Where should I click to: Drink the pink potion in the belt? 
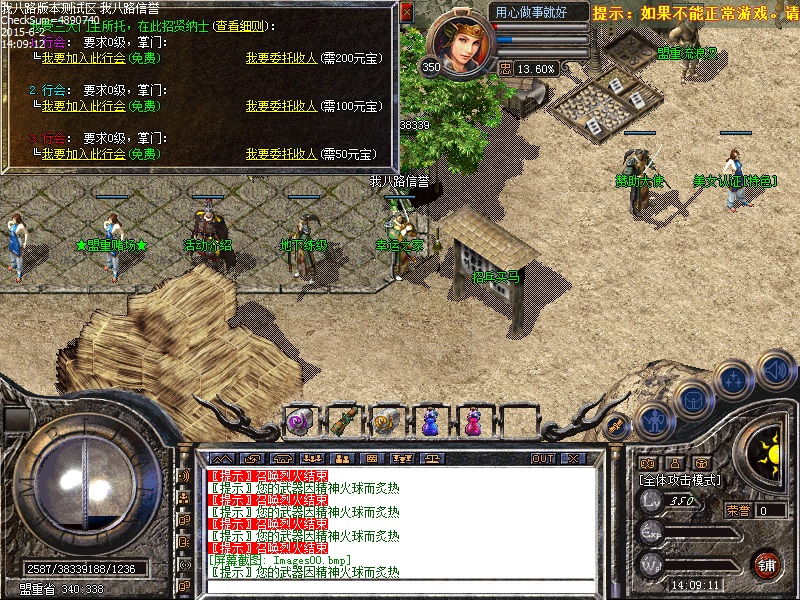coord(474,422)
